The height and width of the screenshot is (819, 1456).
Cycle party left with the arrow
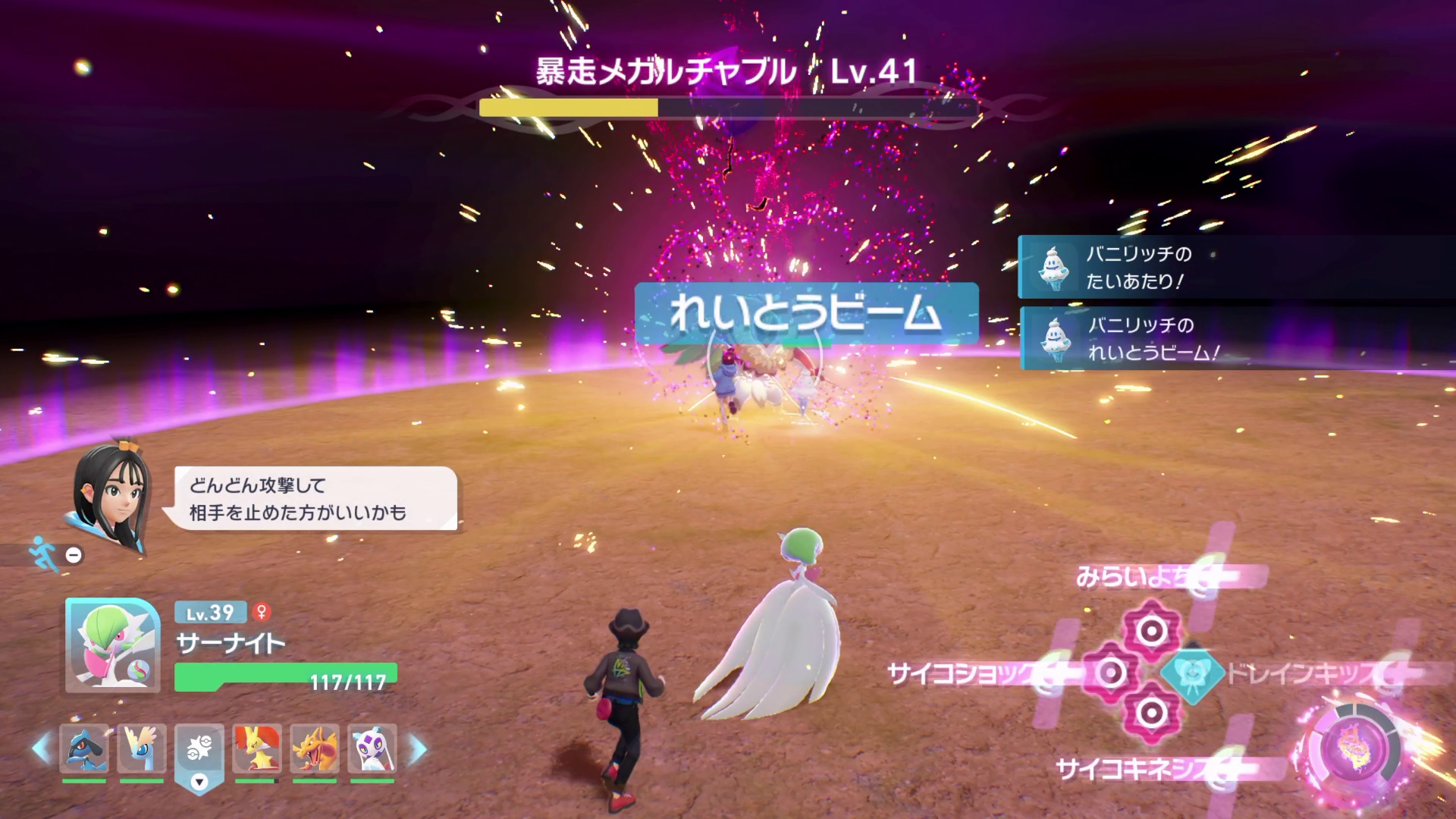click(41, 748)
